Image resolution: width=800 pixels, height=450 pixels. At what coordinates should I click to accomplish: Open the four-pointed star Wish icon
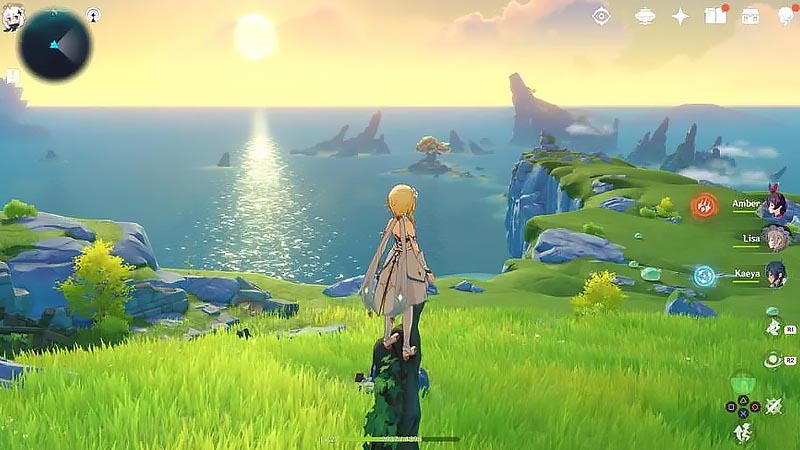[680, 15]
